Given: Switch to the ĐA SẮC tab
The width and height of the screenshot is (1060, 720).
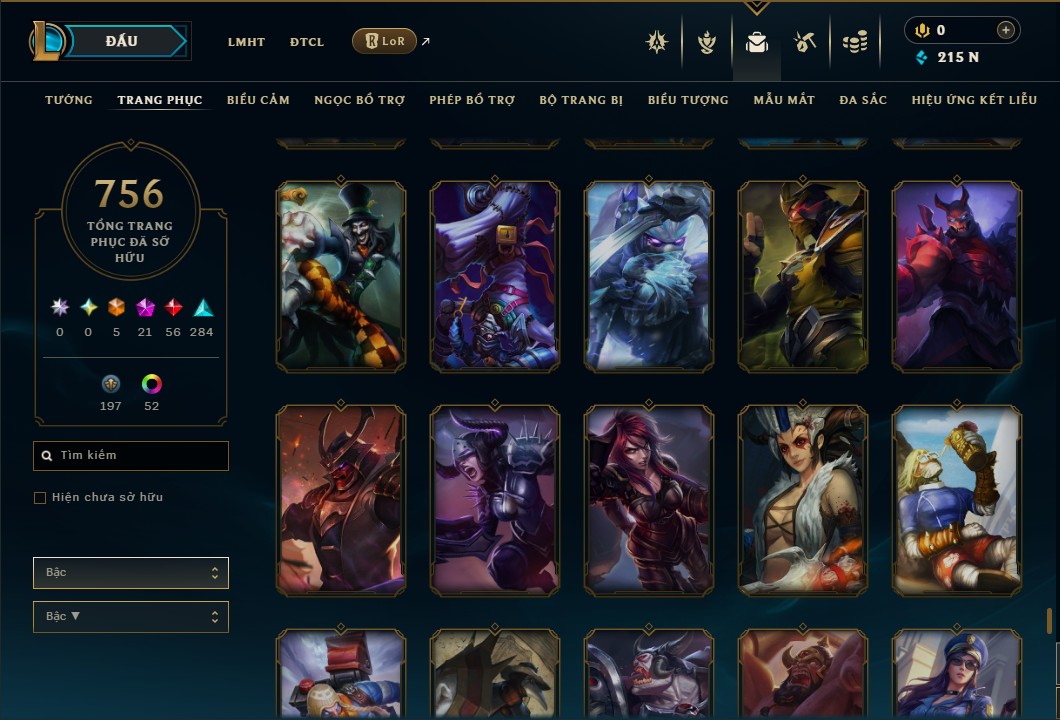Looking at the screenshot, I should pos(863,100).
